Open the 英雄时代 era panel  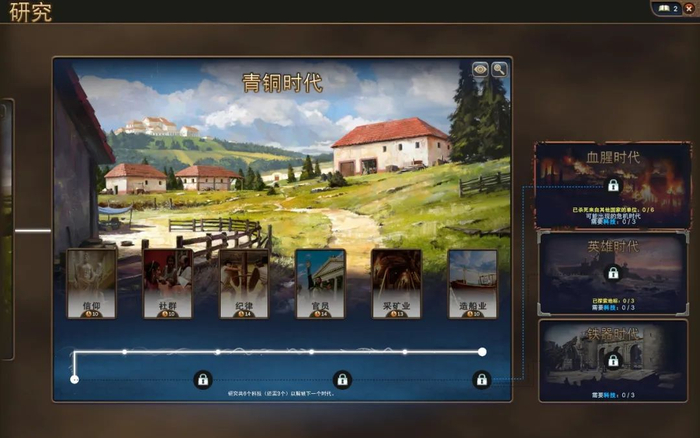(613, 272)
